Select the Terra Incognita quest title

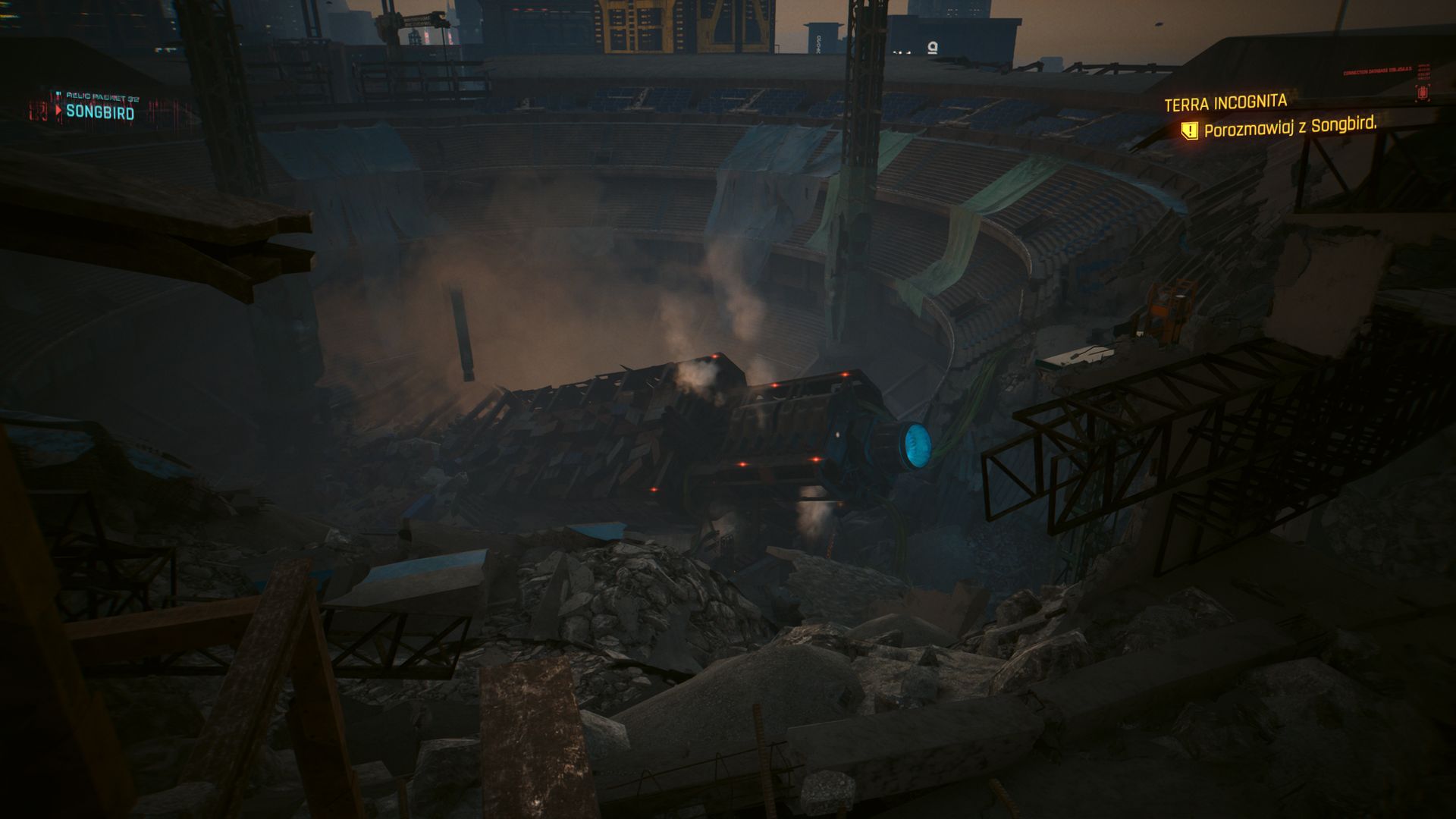(1225, 102)
